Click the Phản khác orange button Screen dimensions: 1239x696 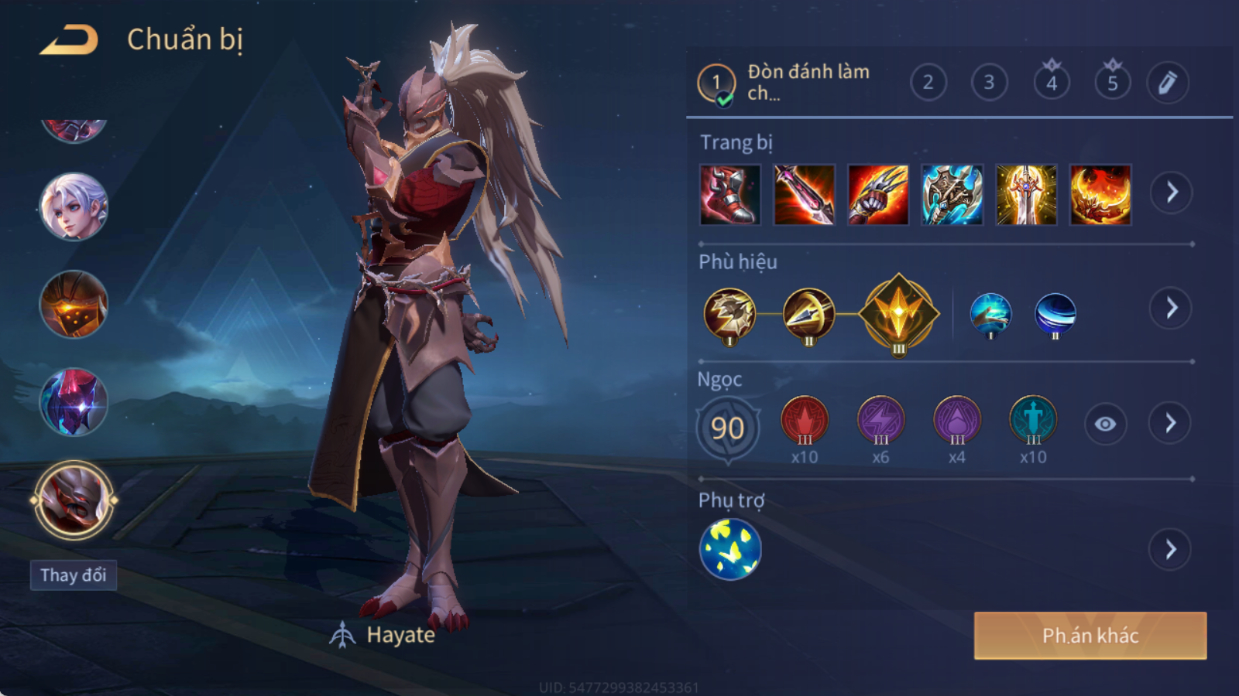tap(1090, 636)
